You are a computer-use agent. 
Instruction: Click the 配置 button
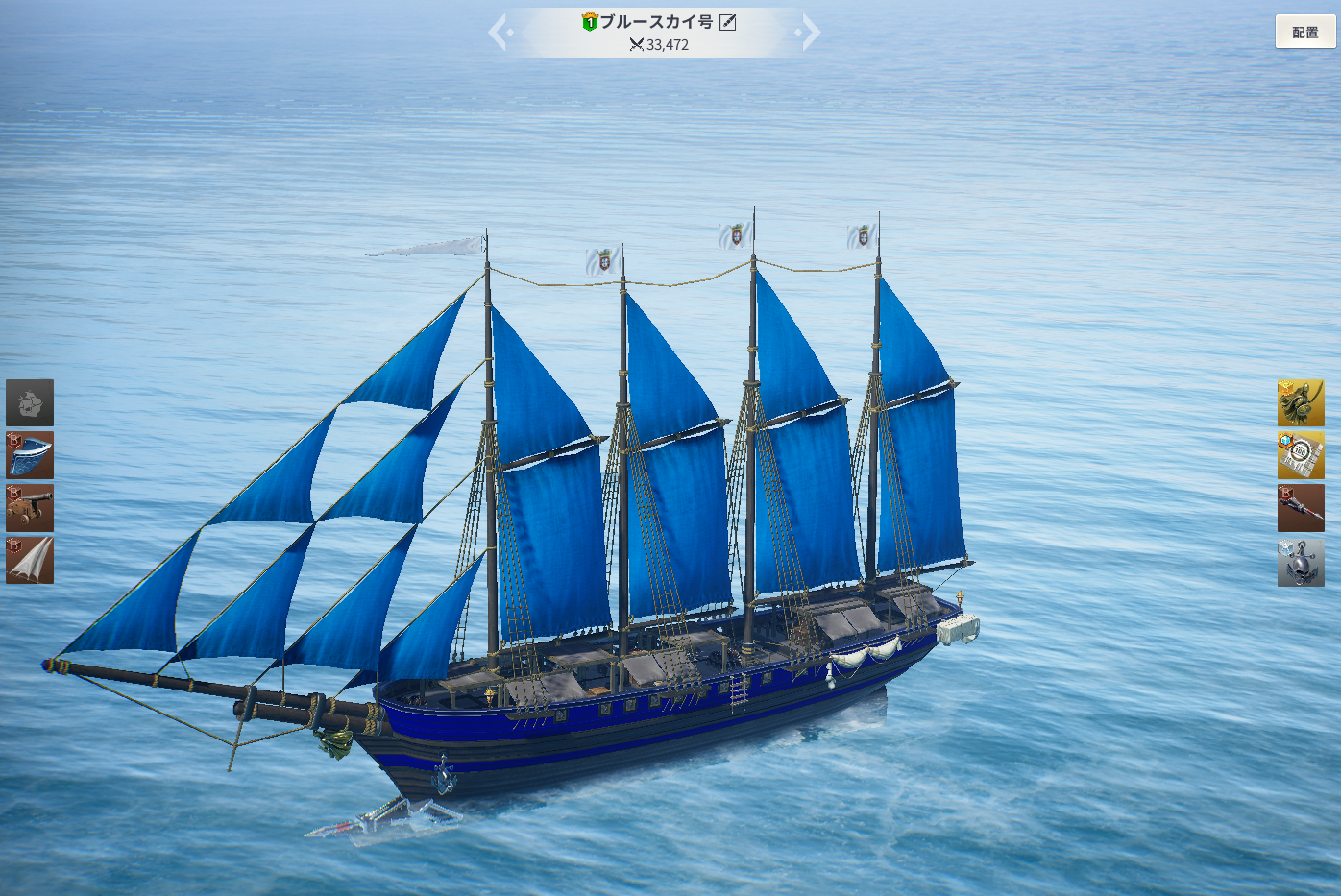click(1304, 32)
